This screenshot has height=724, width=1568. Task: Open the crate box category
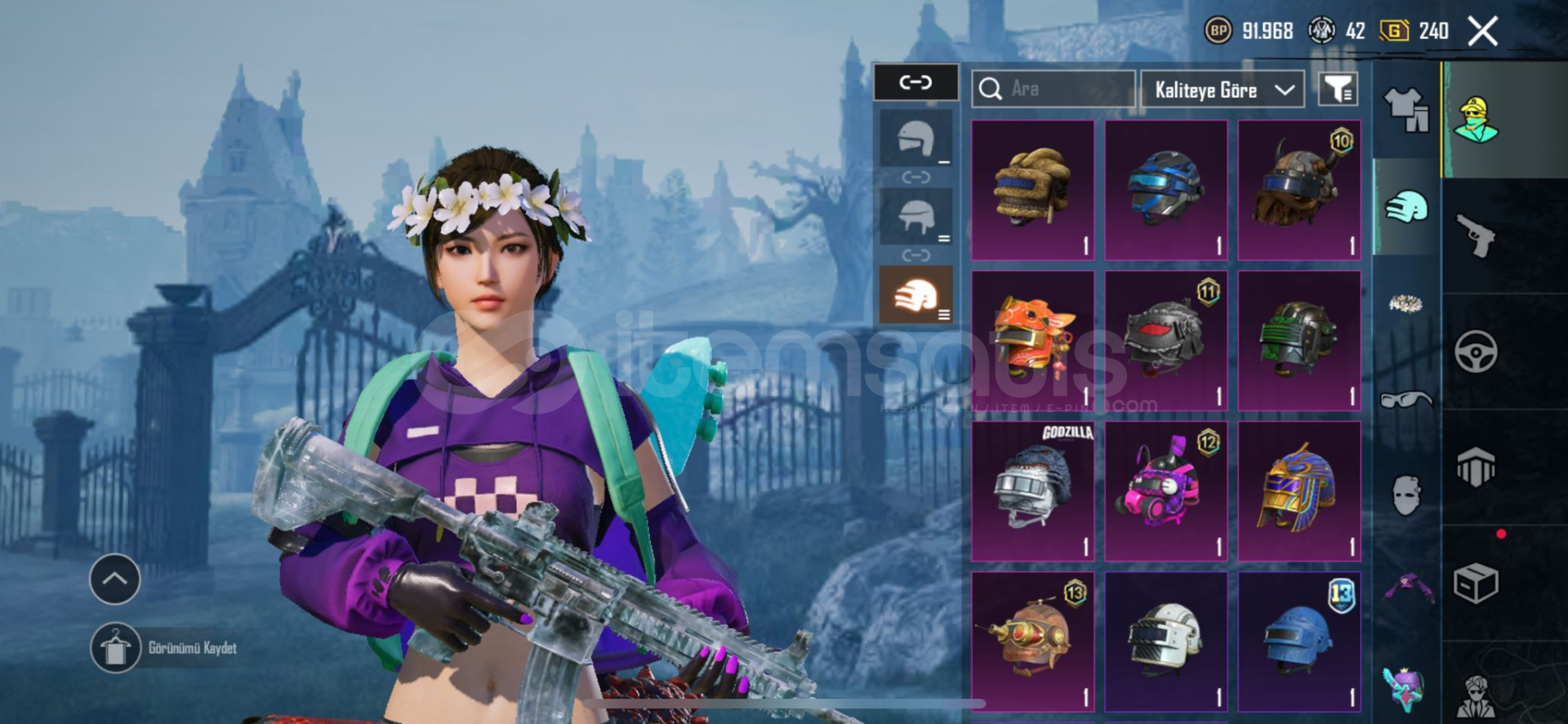[1476, 584]
